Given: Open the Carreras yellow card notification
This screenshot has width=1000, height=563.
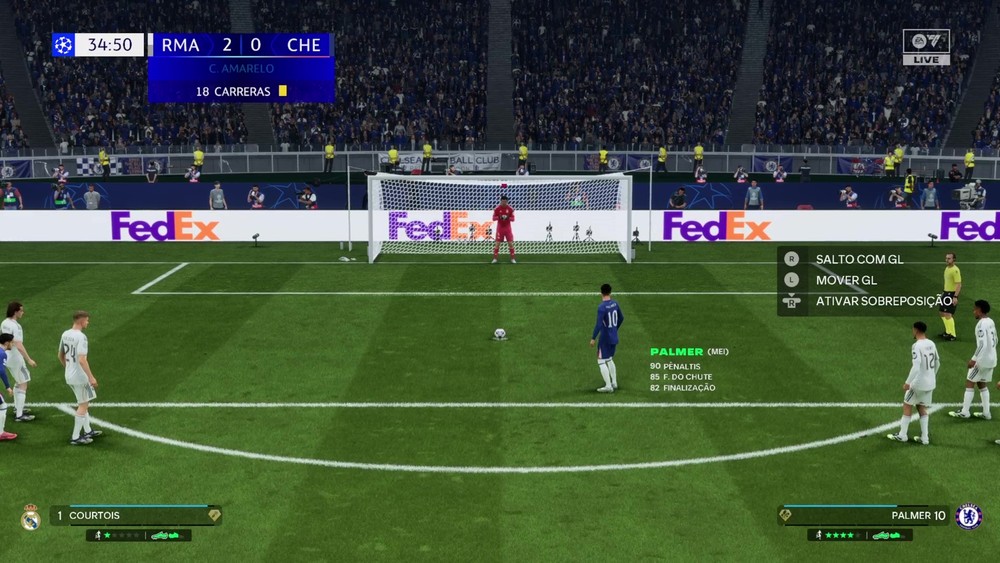Looking at the screenshot, I should (x=241, y=91).
